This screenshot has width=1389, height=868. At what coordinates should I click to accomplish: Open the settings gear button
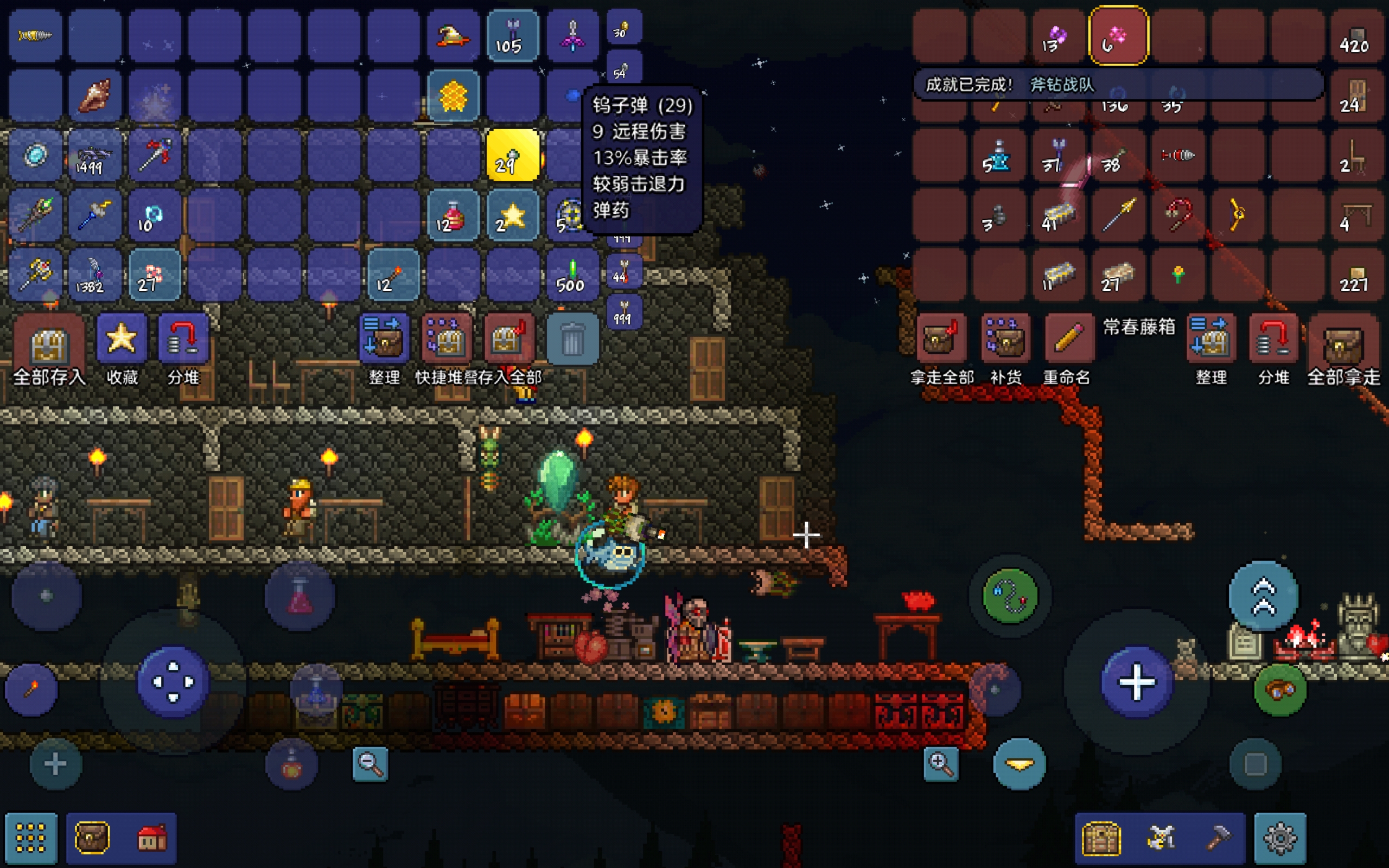tap(1279, 838)
